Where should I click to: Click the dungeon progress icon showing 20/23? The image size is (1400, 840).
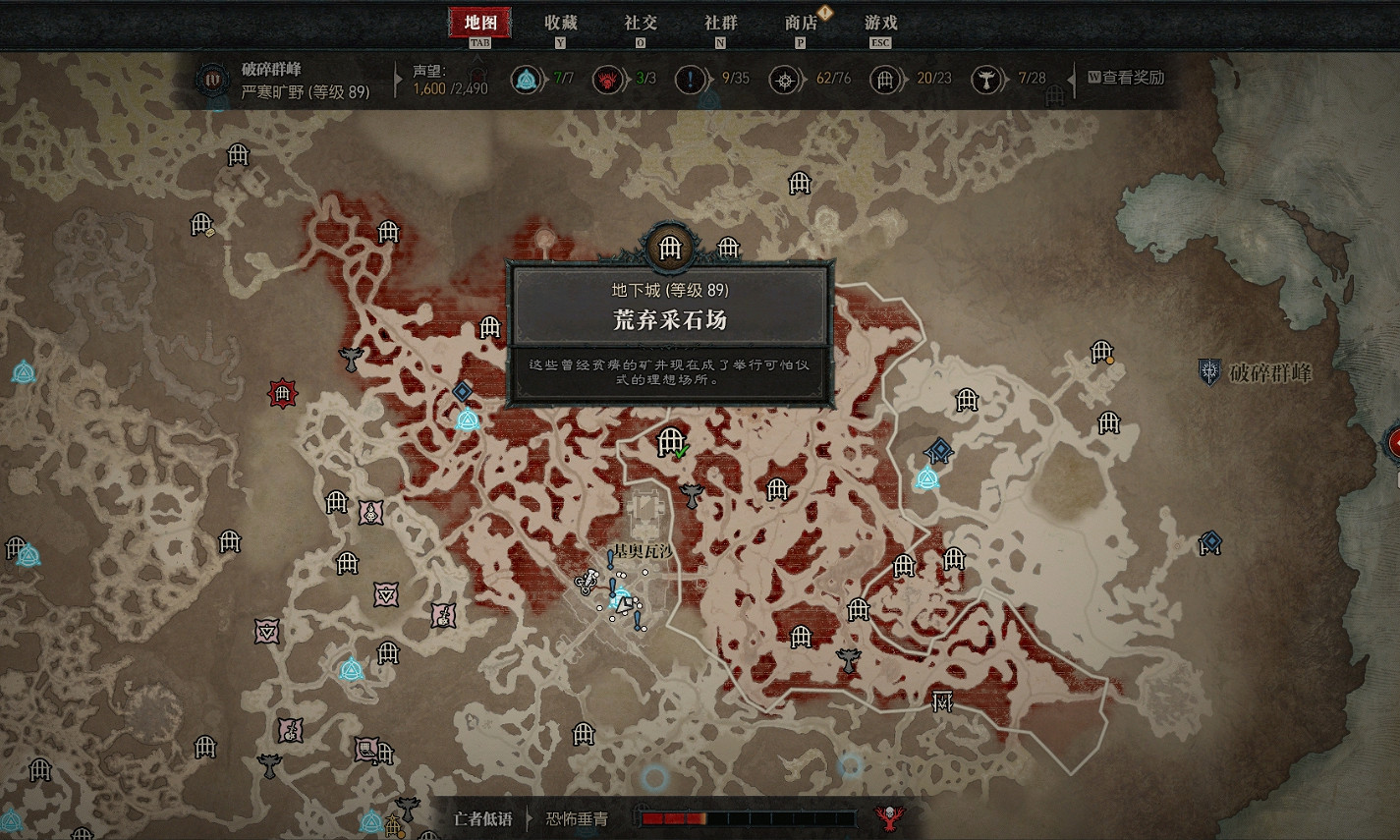coord(887,79)
